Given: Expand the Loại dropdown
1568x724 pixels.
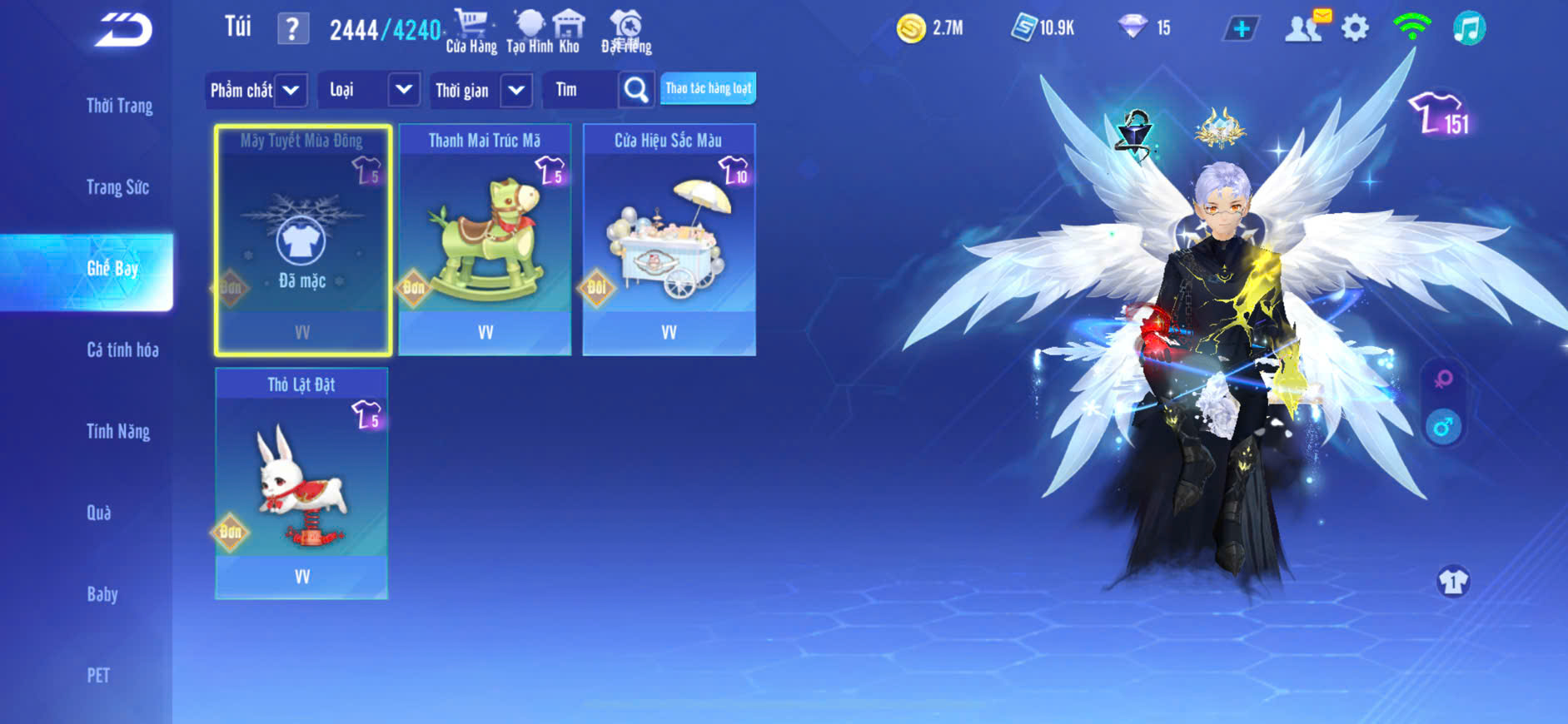Looking at the screenshot, I should pos(370,90).
